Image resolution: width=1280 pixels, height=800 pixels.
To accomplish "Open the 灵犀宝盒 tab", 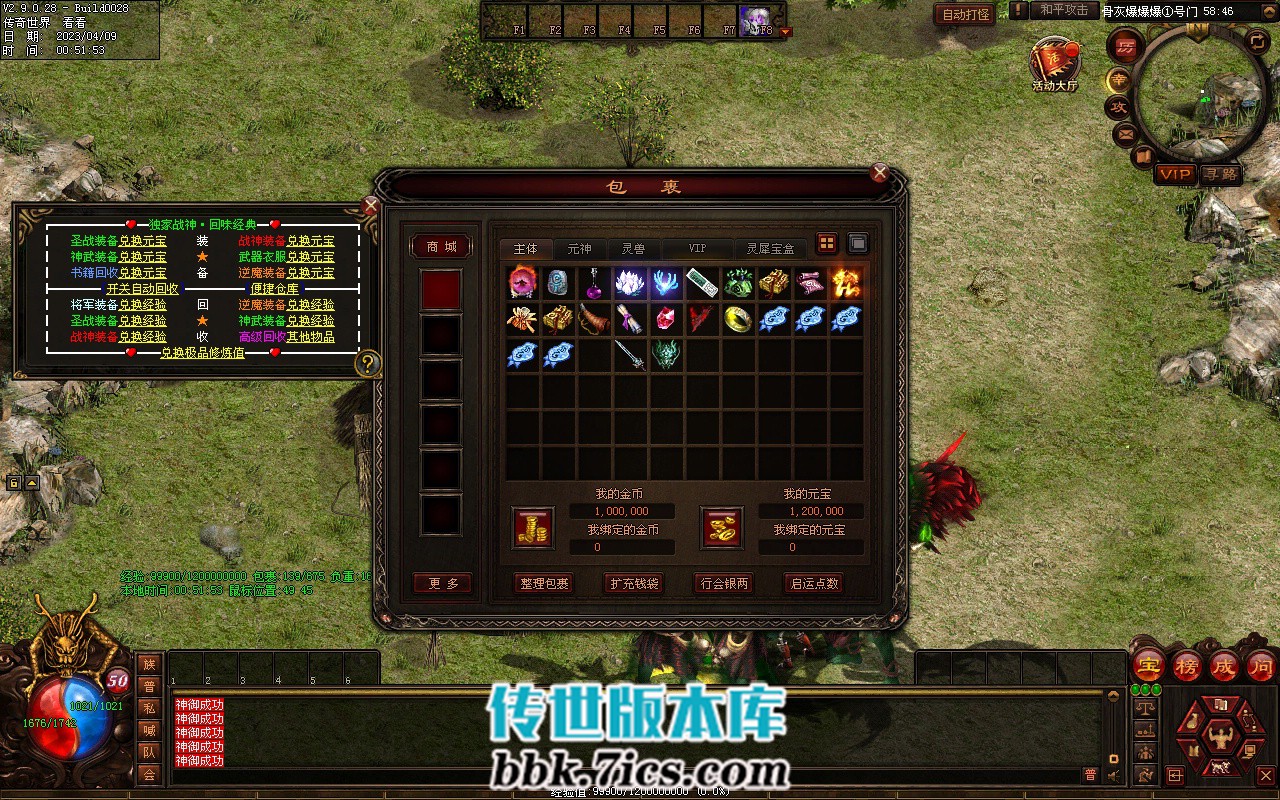I will point(771,249).
